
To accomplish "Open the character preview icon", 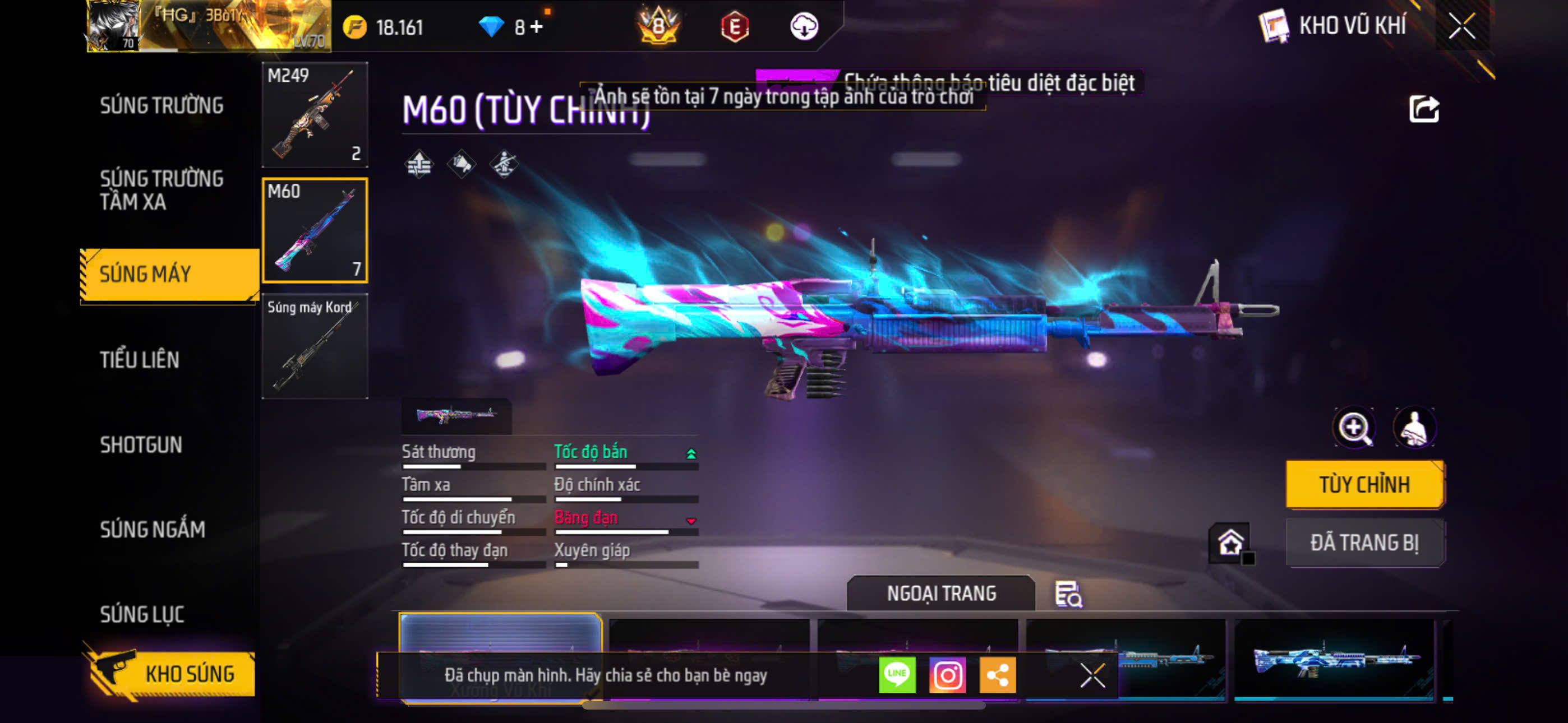I will point(1414,428).
